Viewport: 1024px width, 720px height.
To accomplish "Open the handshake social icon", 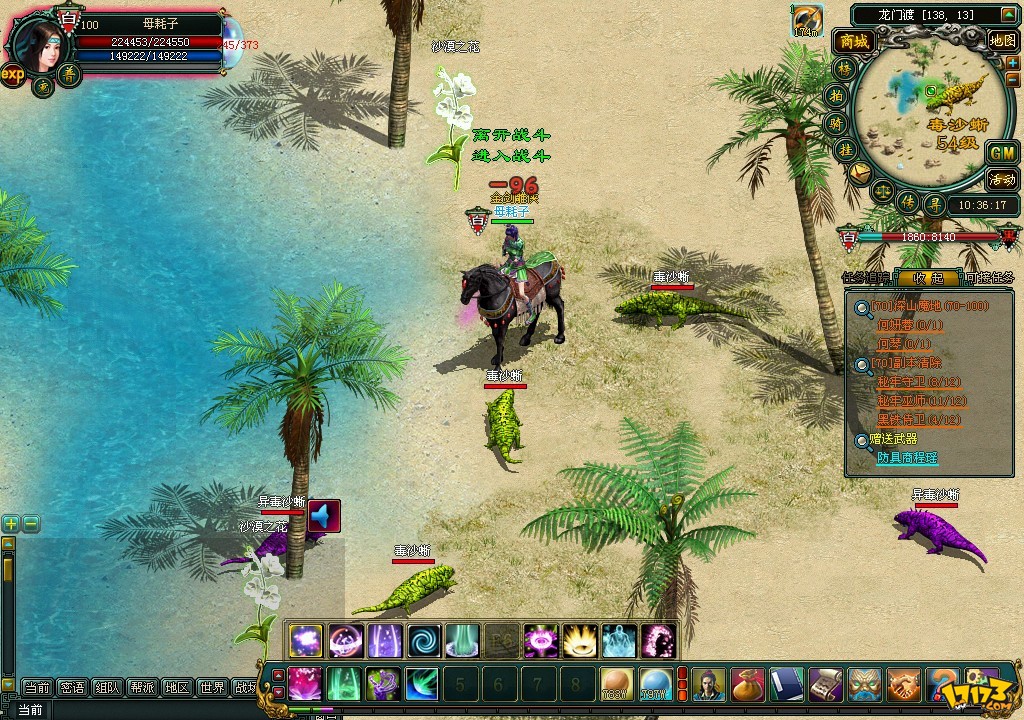I will pyautogui.click(x=904, y=684).
